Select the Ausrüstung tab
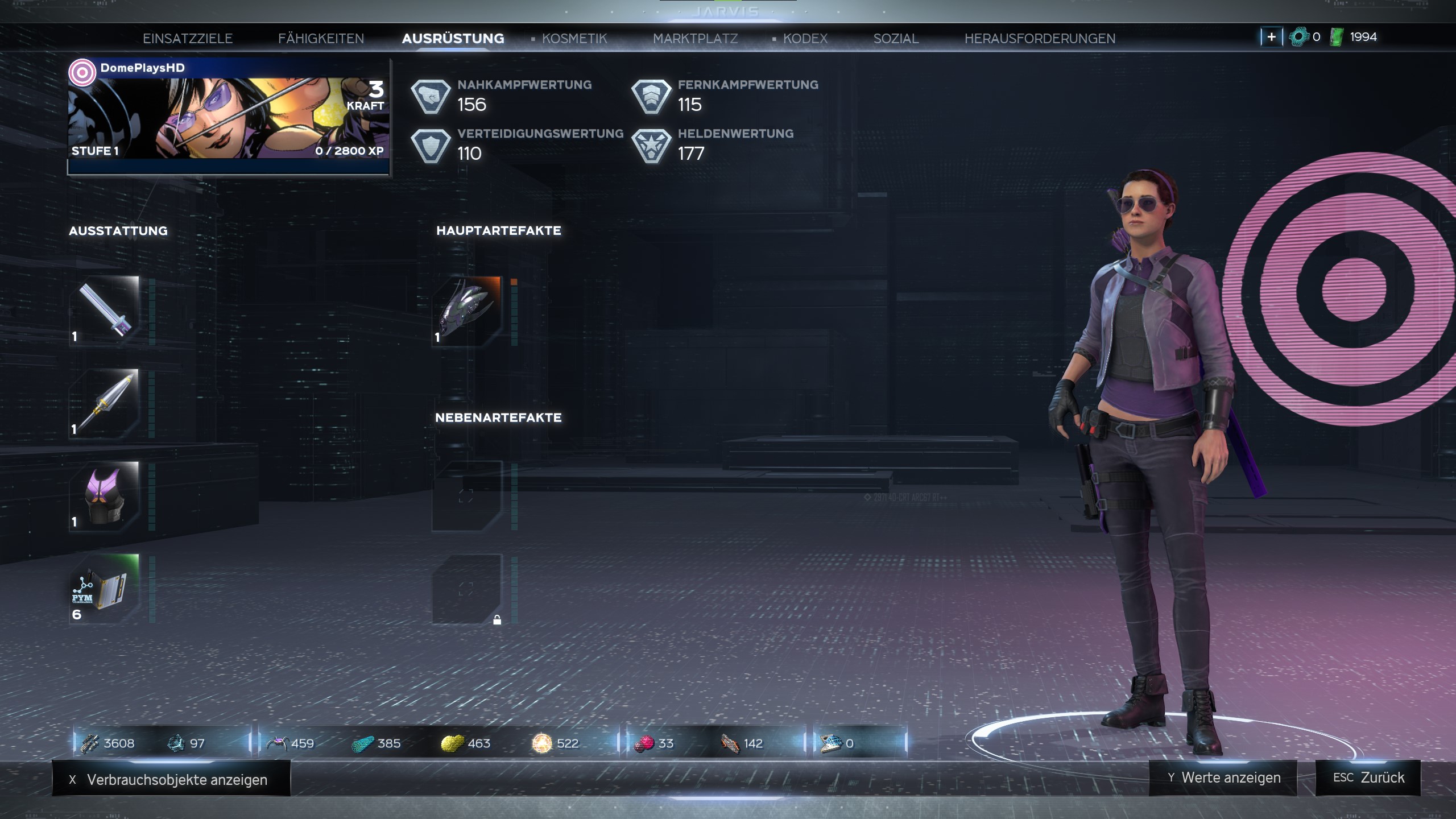 453,39
